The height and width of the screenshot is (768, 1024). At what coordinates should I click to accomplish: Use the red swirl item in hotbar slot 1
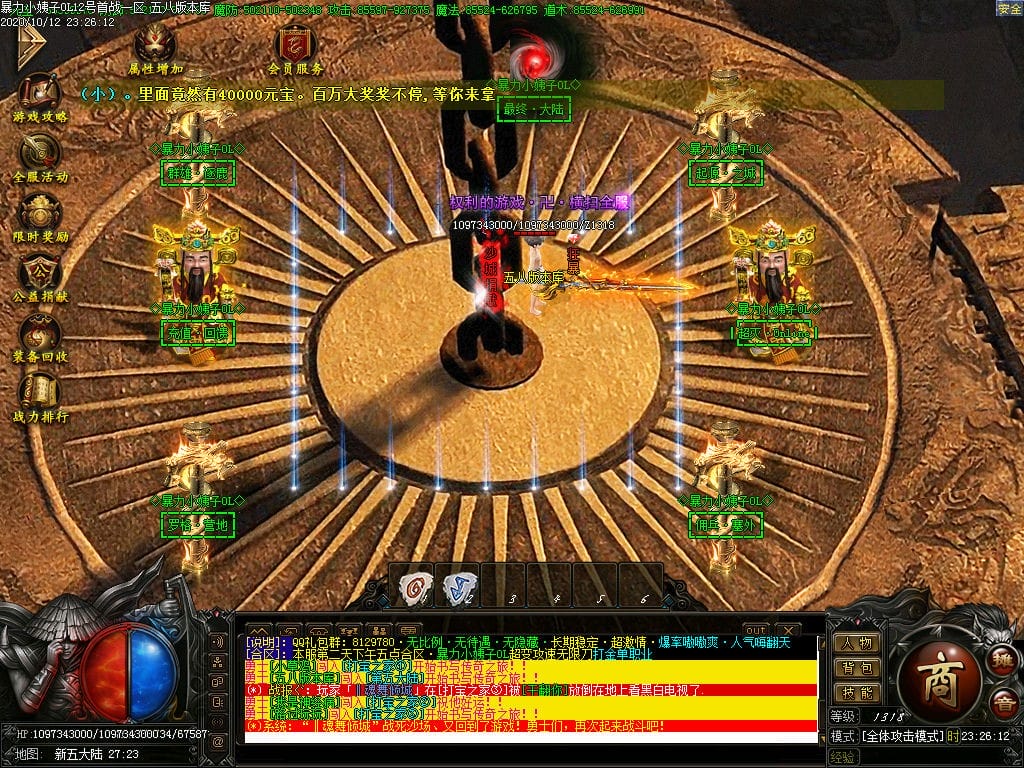[x=412, y=585]
